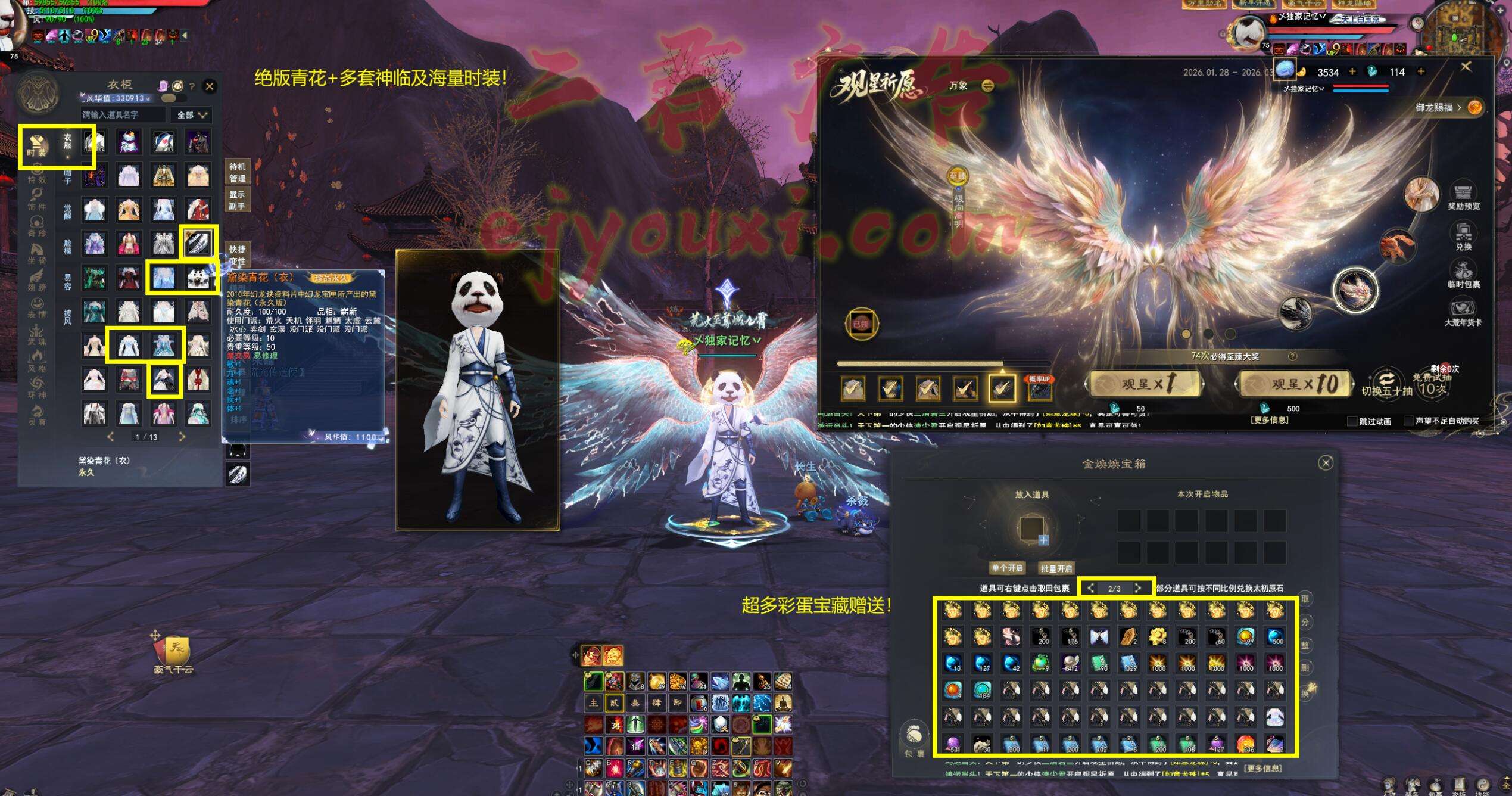Tick the 跳过动画 skip animation checkbox

click(x=1352, y=421)
